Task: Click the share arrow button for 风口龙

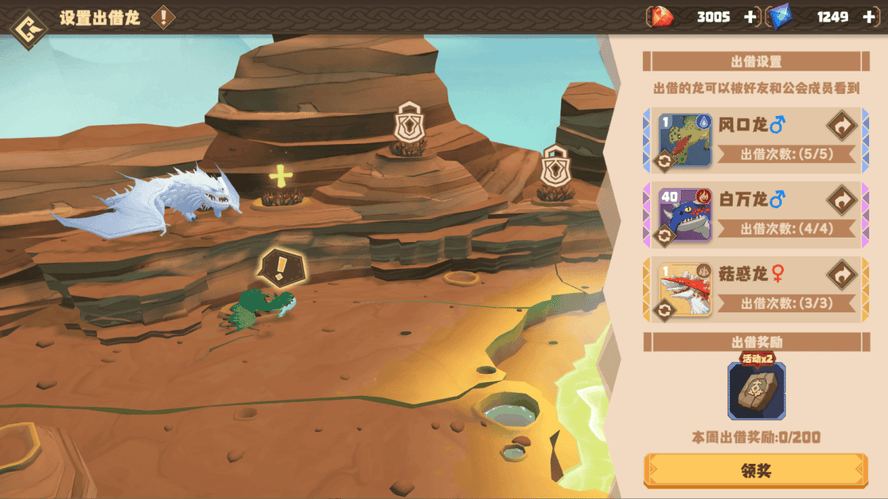Action: coord(840,125)
